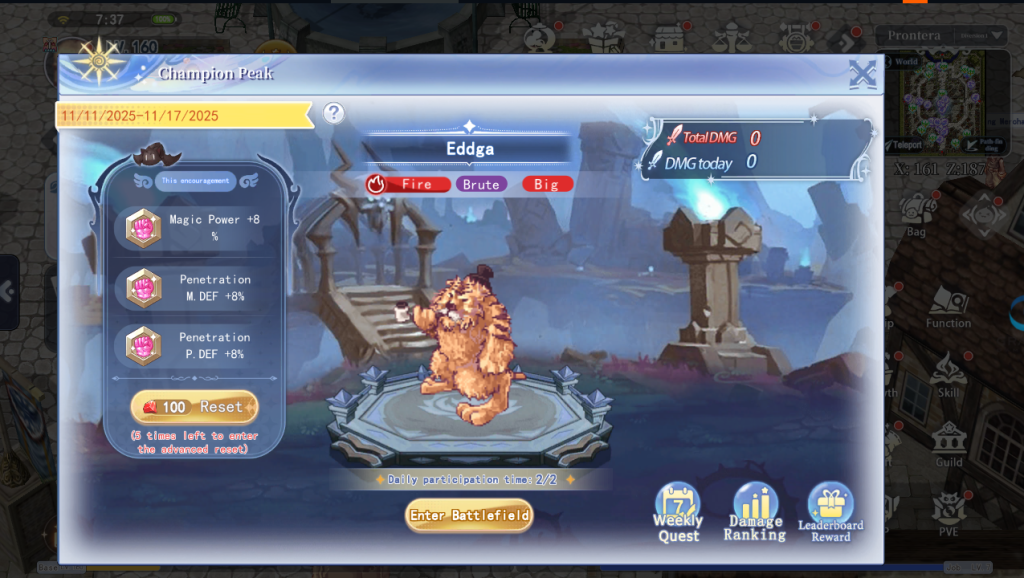
Task: Open Leaderboard Reward list
Action: point(831,512)
